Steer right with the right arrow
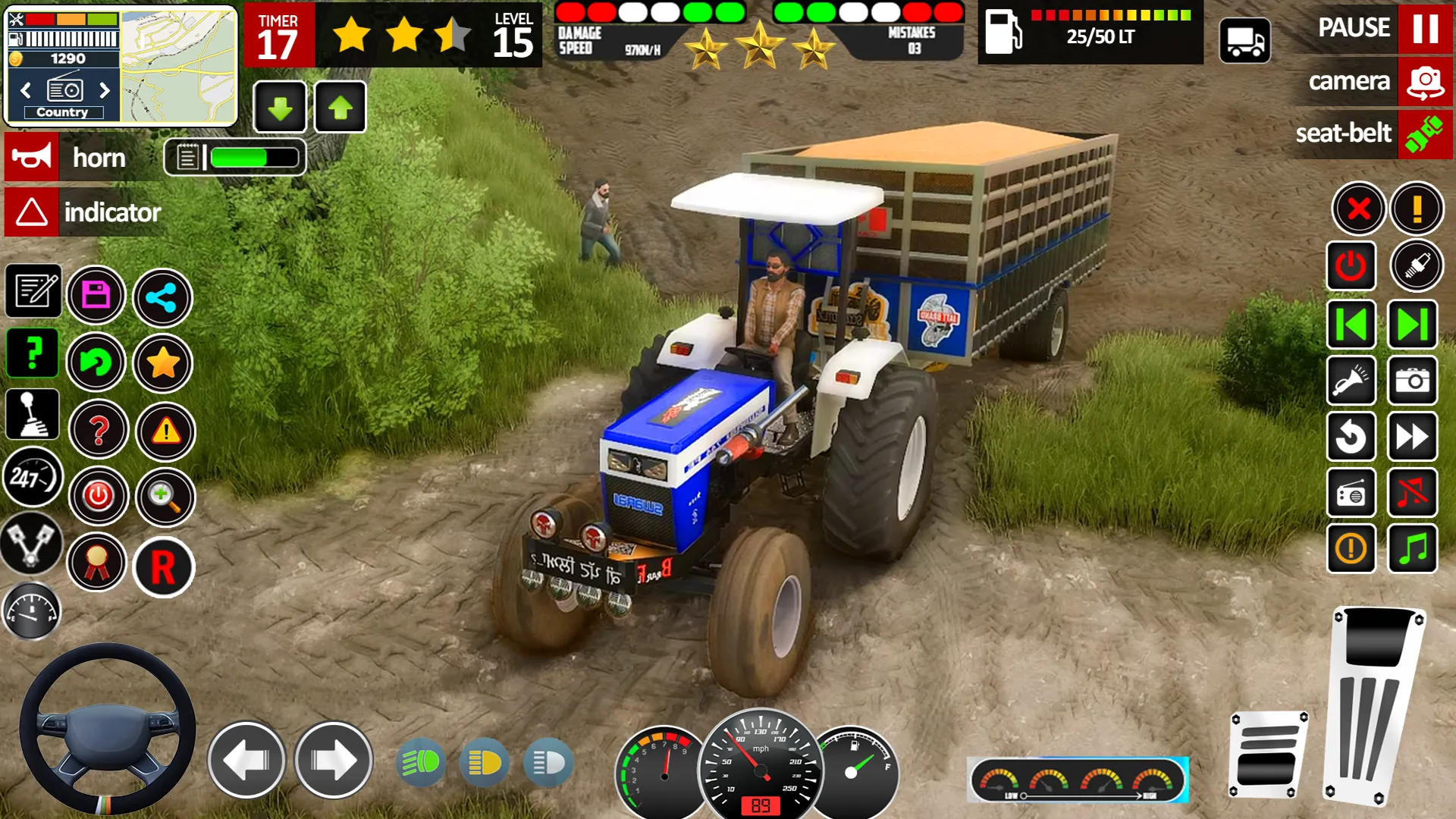Screen dimensions: 1456x819 click(334, 760)
